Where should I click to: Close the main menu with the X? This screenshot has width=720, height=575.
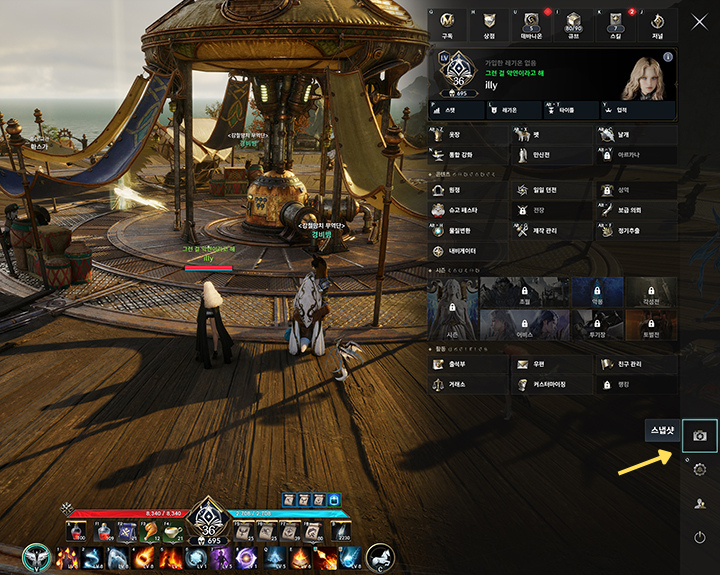click(x=699, y=21)
